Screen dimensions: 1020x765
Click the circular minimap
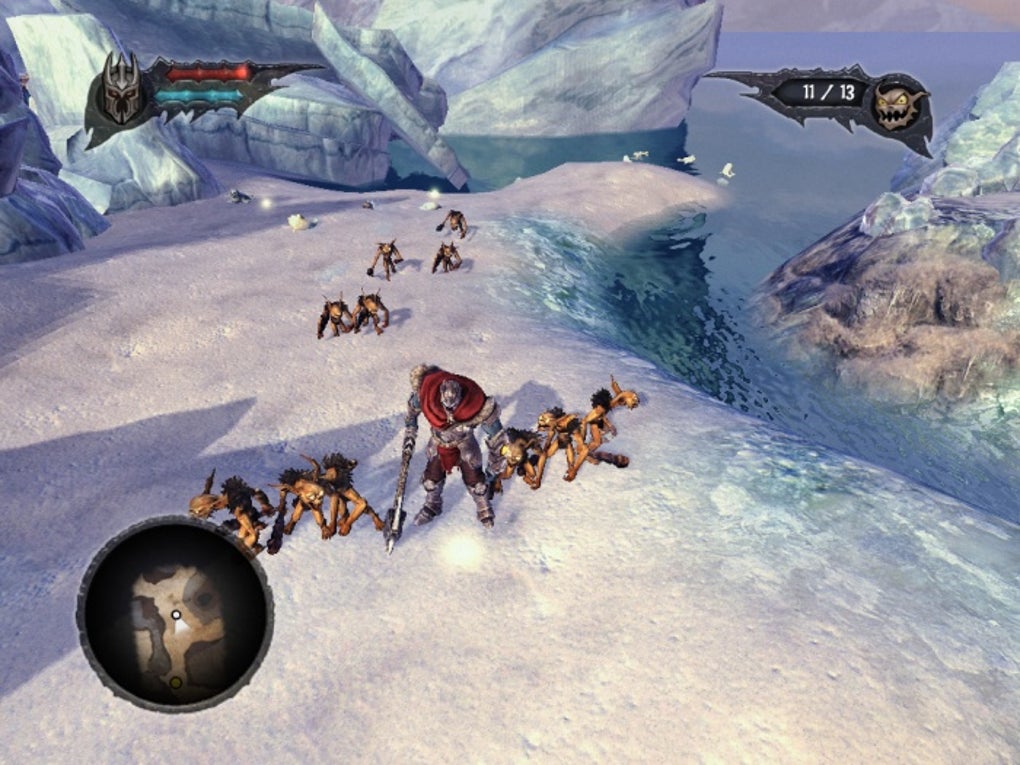point(175,614)
